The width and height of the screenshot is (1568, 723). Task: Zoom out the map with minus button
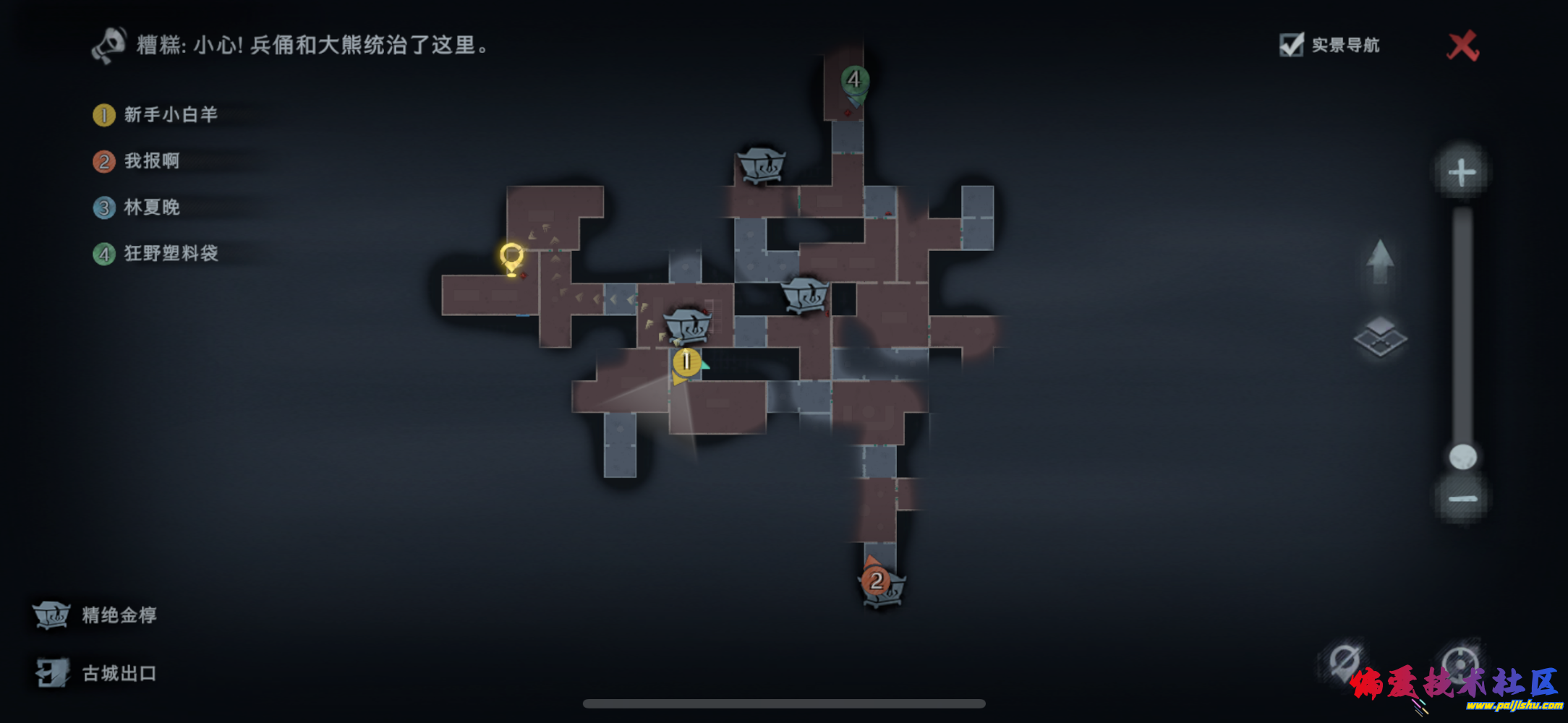click(x=1462, y=499)
